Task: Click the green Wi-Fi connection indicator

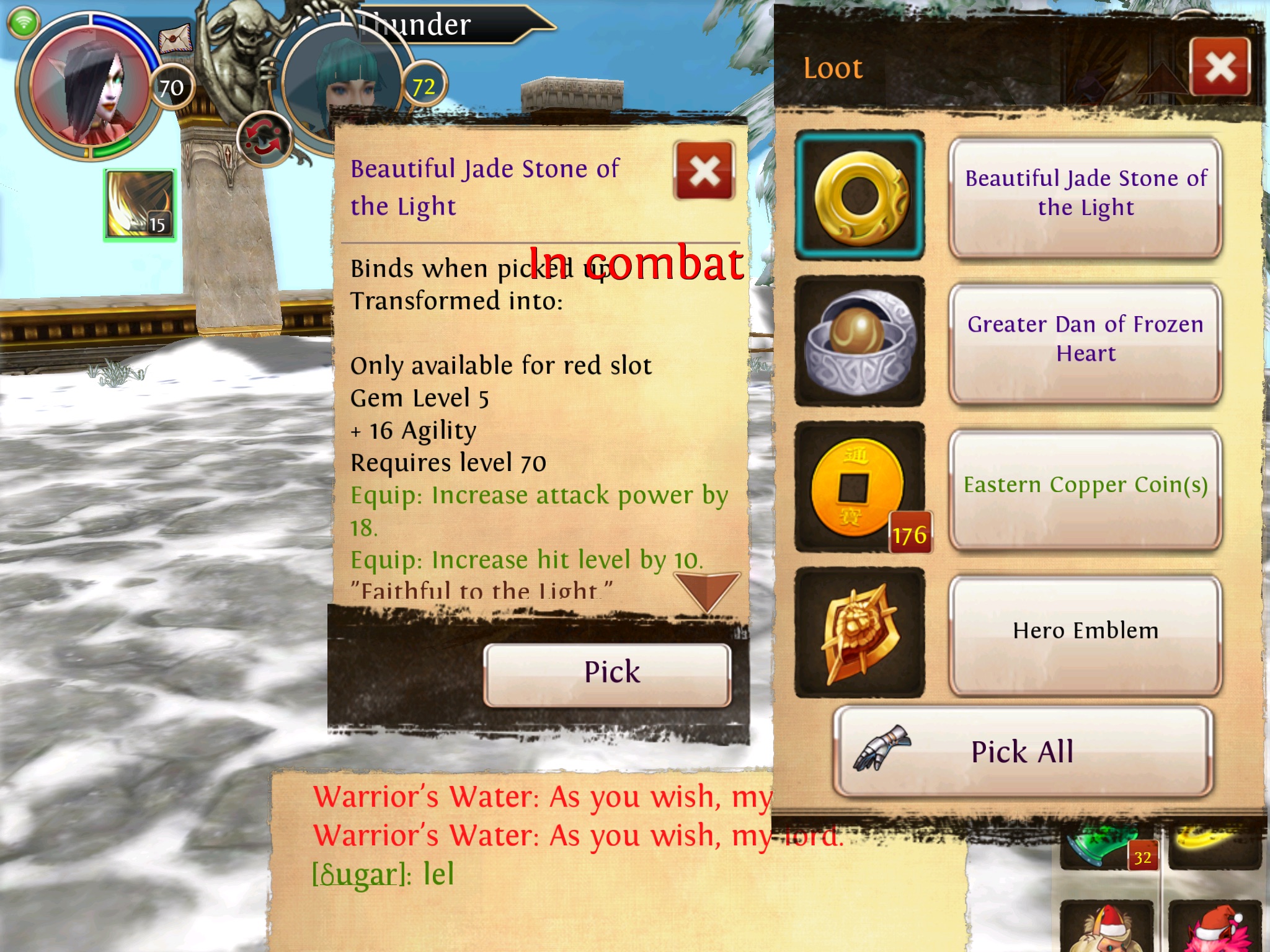Action: tap(23, 24)
